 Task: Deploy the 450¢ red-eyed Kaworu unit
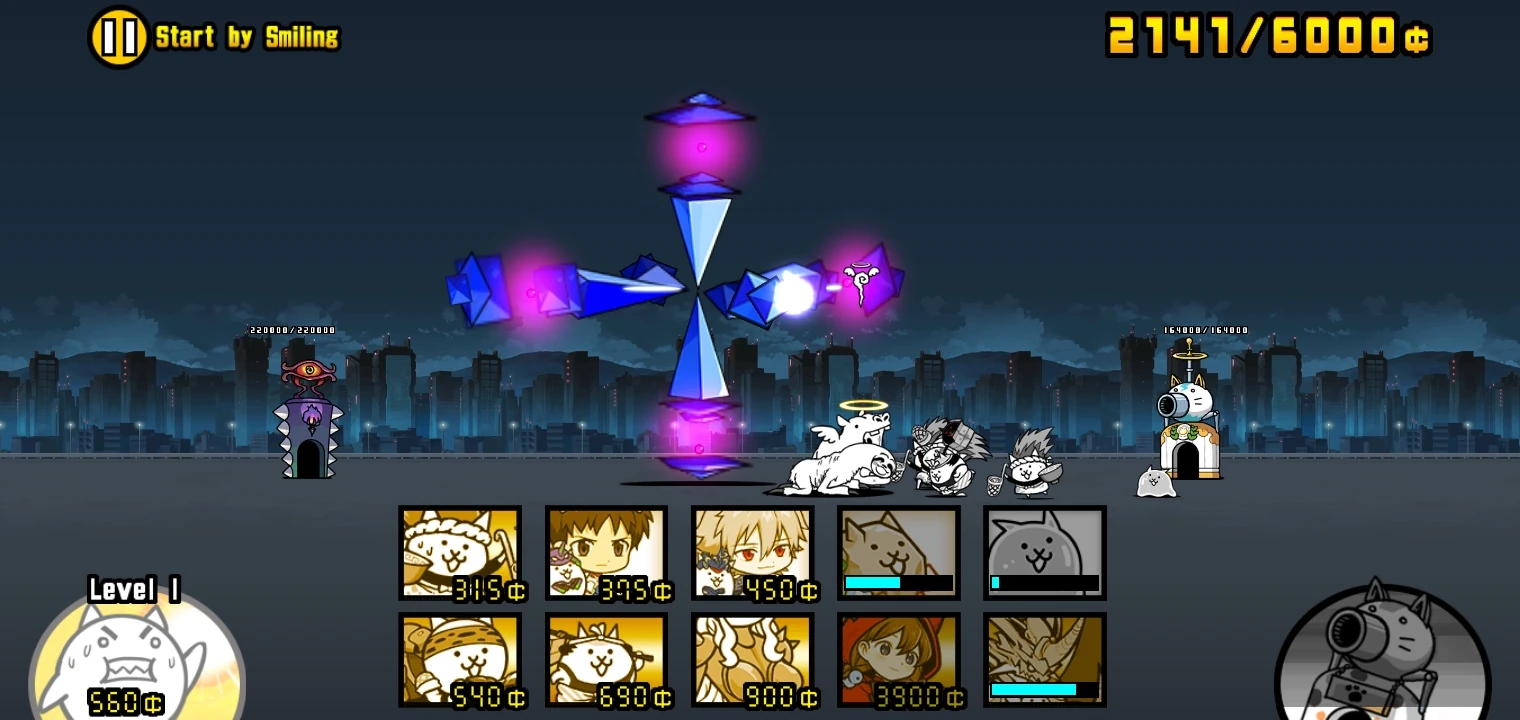pos(752,552)
